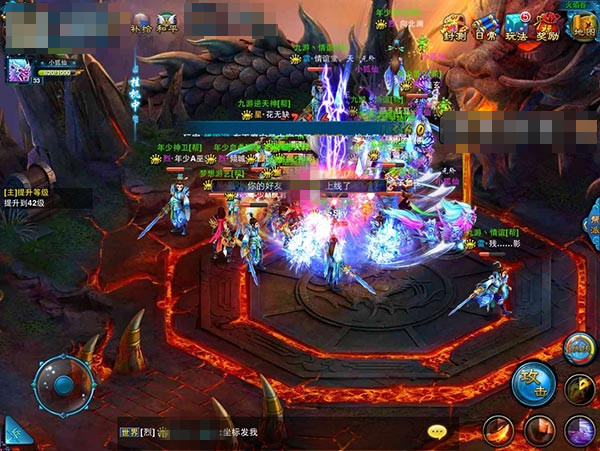
Task: Open the 地图 map button
Action: point(583,27)
